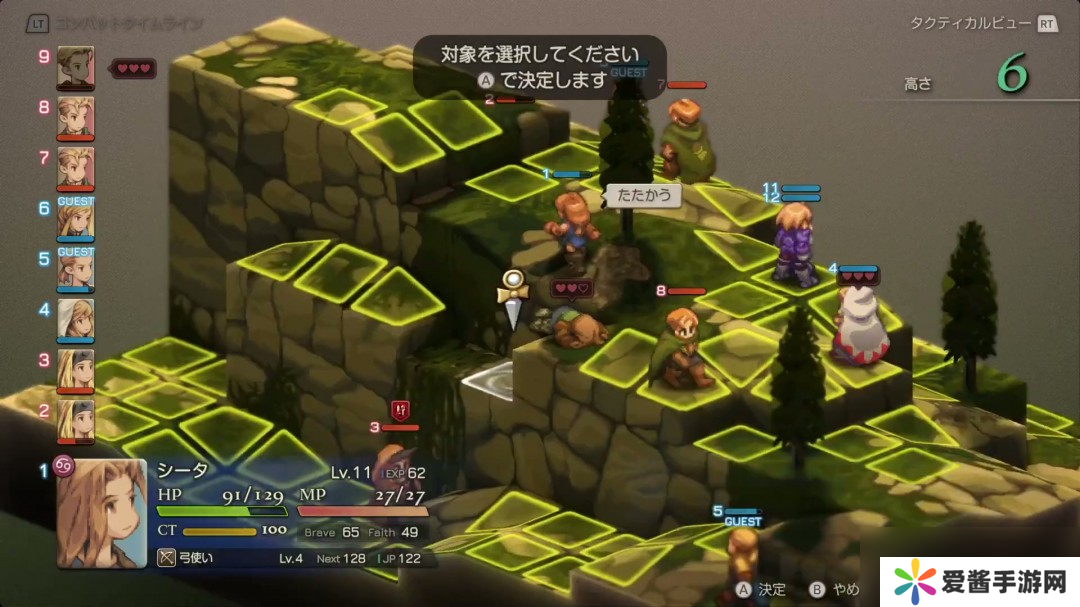Screen dimensions: 1080x607
Task: Select the GUEST portrait numbered 6
Action: click(76, 220)
